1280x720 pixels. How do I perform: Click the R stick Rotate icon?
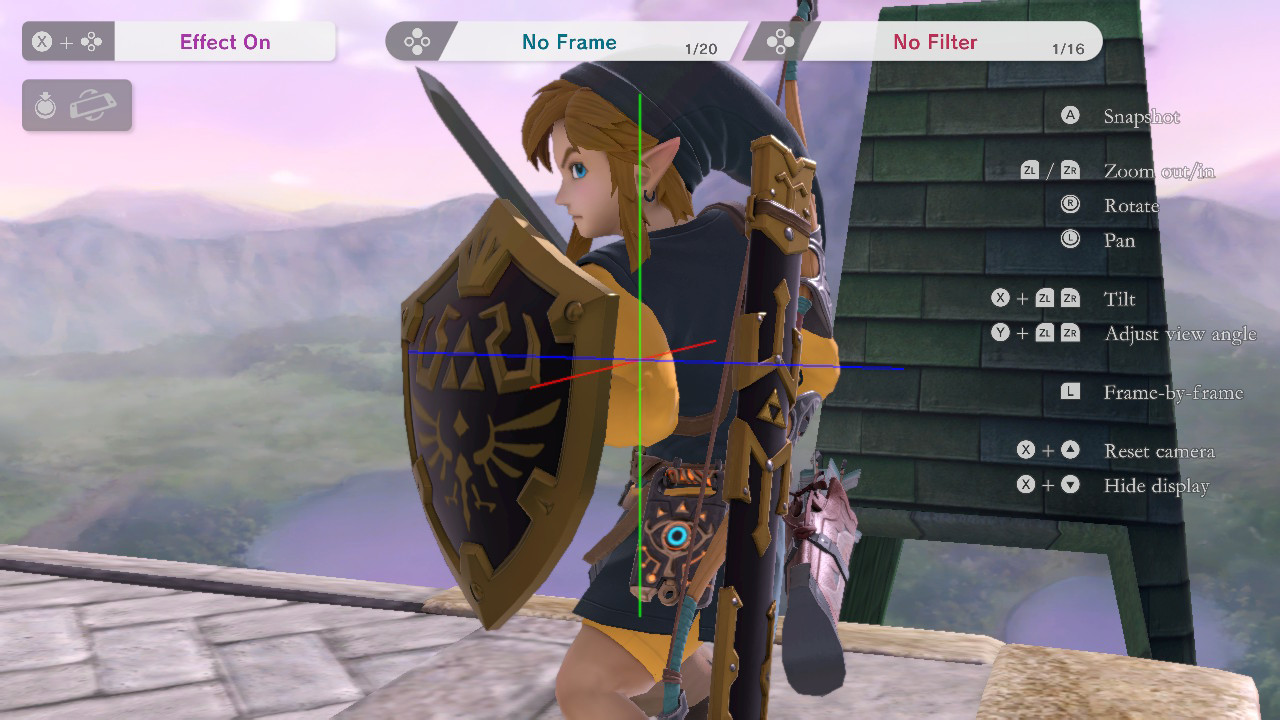coord(1069,205)
